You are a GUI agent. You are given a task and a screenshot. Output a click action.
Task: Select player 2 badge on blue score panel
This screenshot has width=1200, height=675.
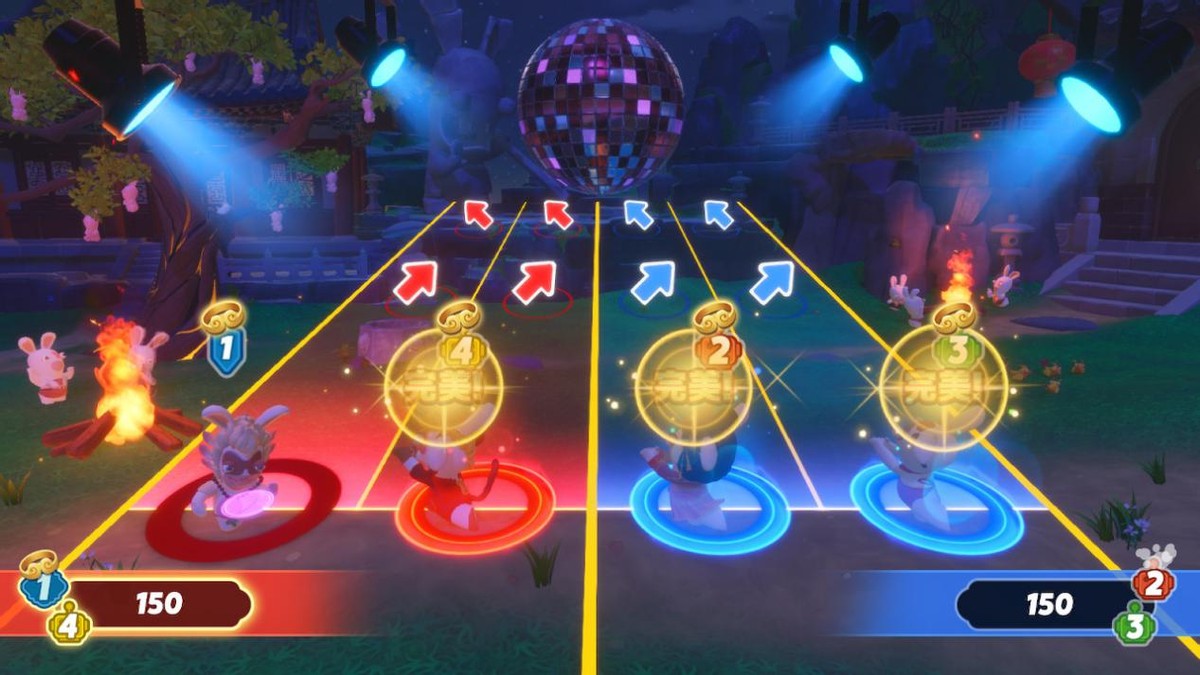tap(1153, 583)
